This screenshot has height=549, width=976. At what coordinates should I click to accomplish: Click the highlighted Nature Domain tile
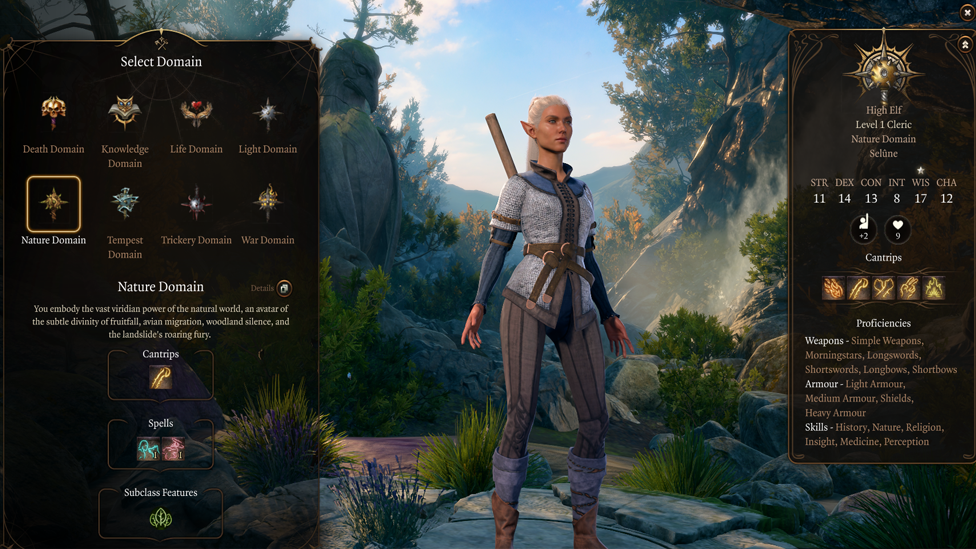pyautogui.click(x=53, y=204)
